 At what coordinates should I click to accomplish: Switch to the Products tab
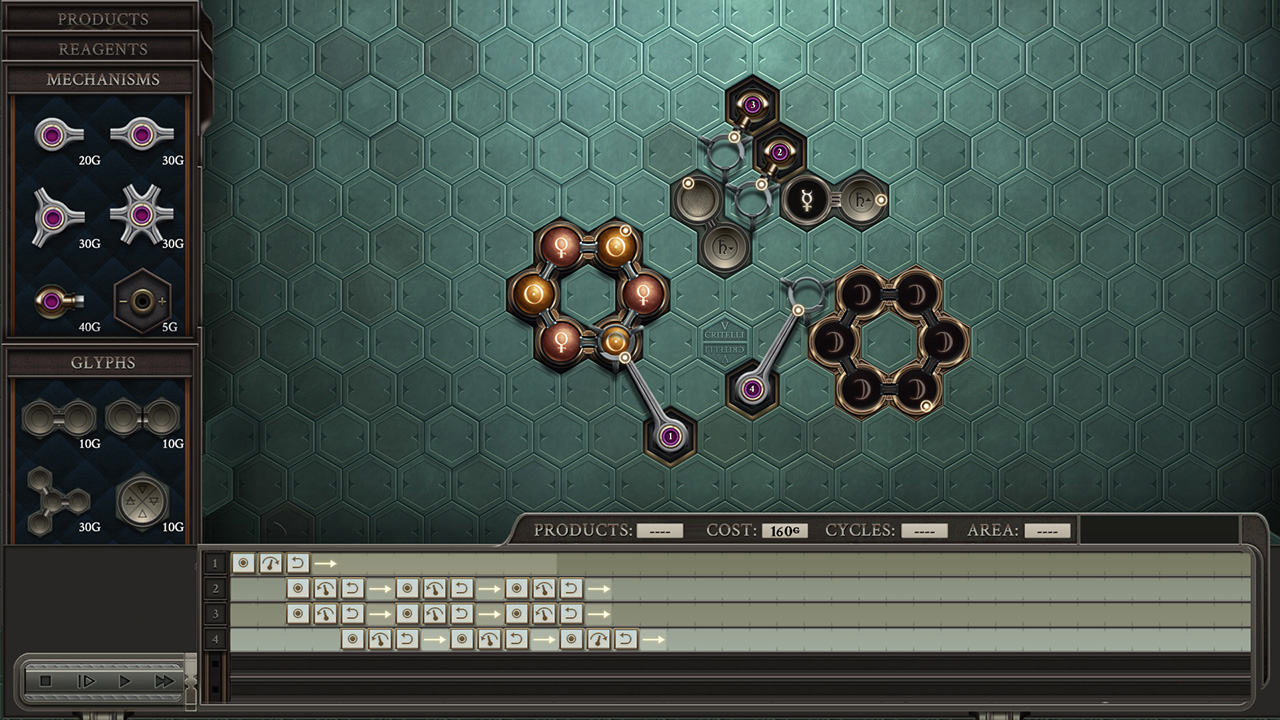[105, 18]
